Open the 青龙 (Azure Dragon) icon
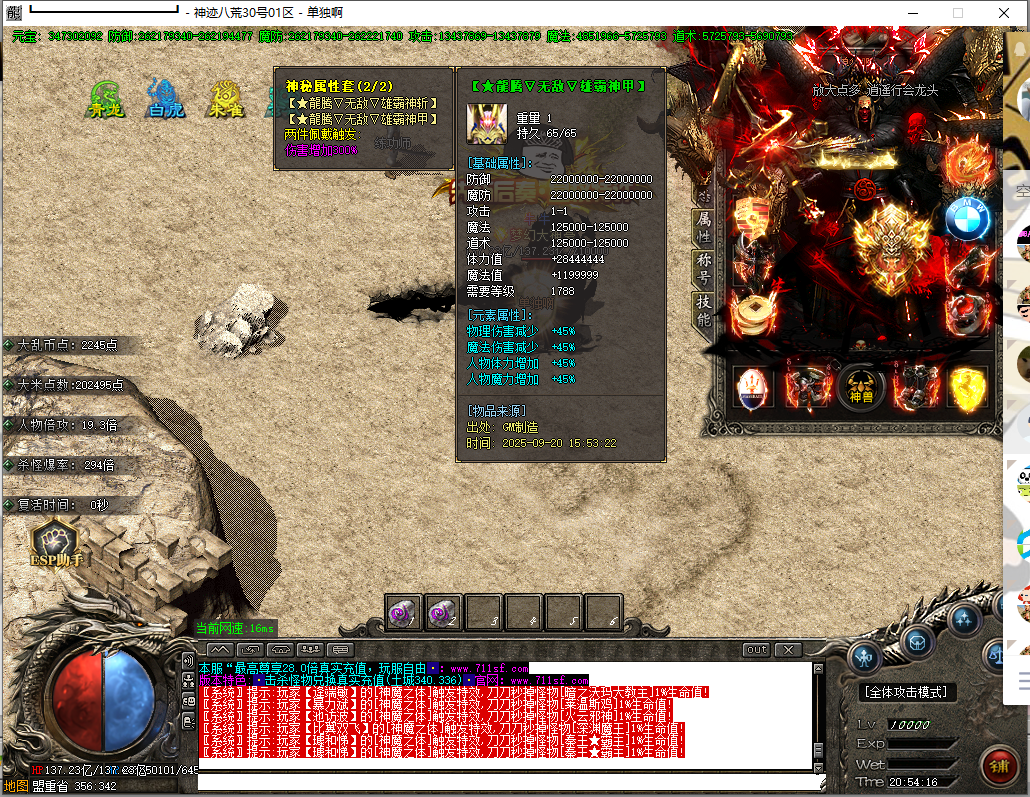The width and height of the screenshot is (1030, 797). click(x=106, y=98)
